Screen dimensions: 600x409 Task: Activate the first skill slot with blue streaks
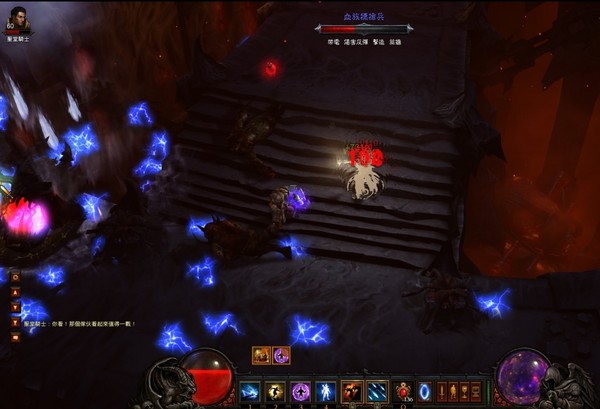[250, 391]
